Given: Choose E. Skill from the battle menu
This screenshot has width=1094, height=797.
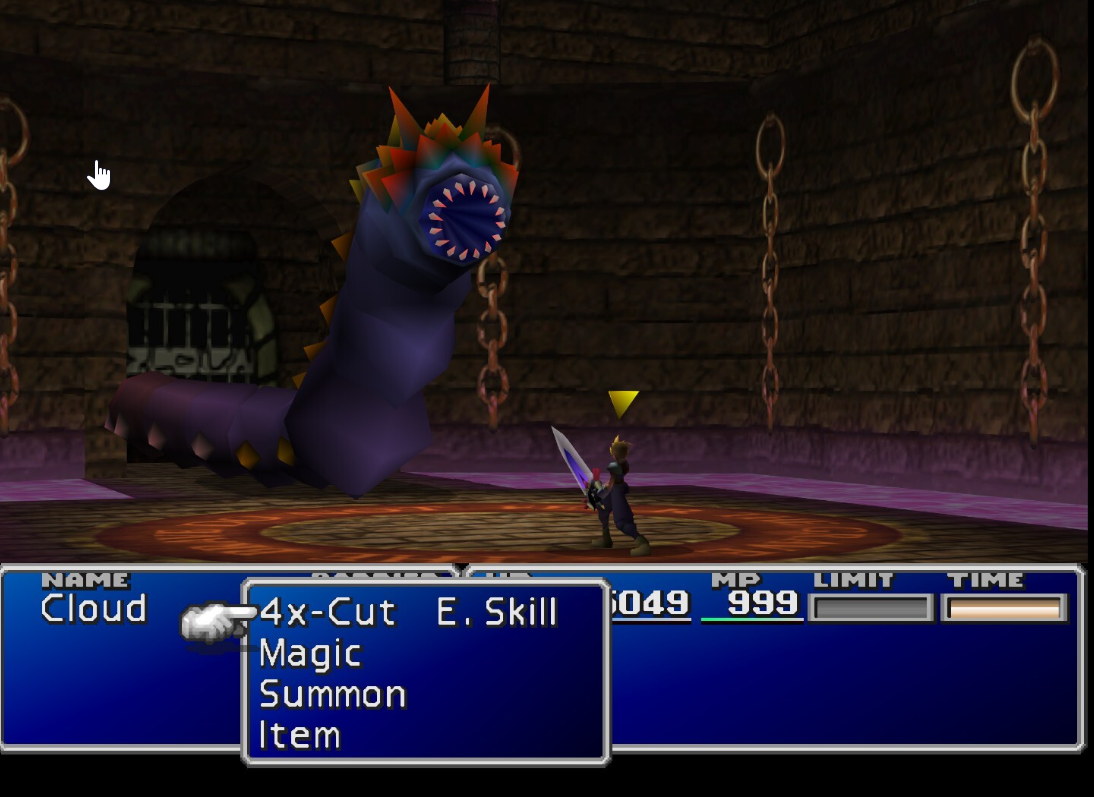Looking at the screenshot, I should click(497, 612).
